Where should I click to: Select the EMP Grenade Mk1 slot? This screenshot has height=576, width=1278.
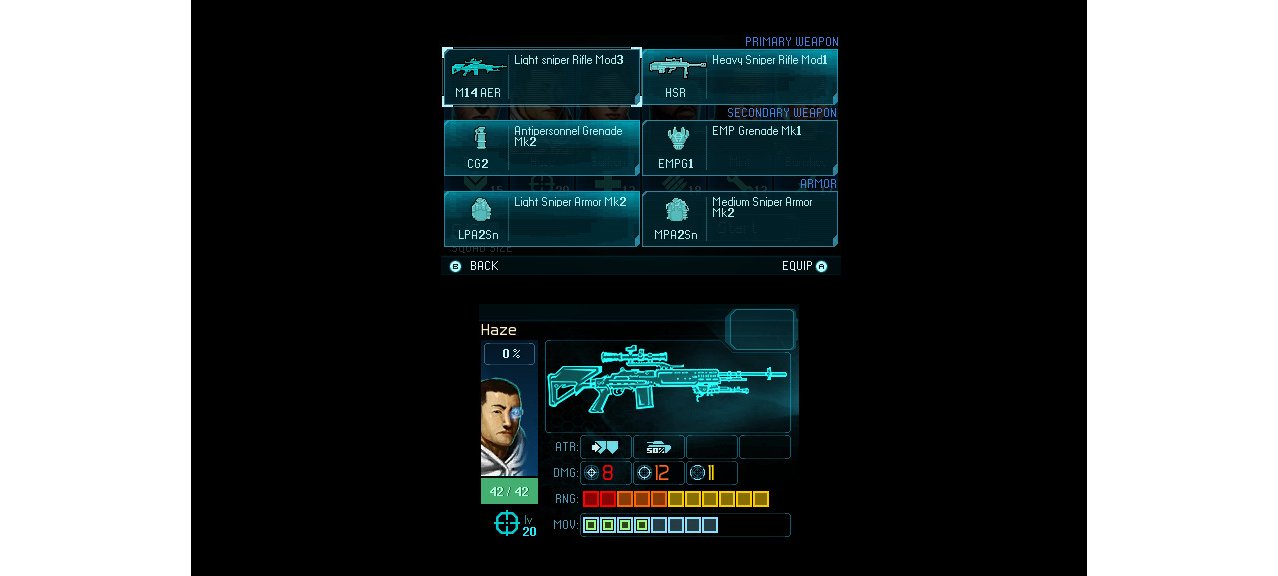coord(739,148)
